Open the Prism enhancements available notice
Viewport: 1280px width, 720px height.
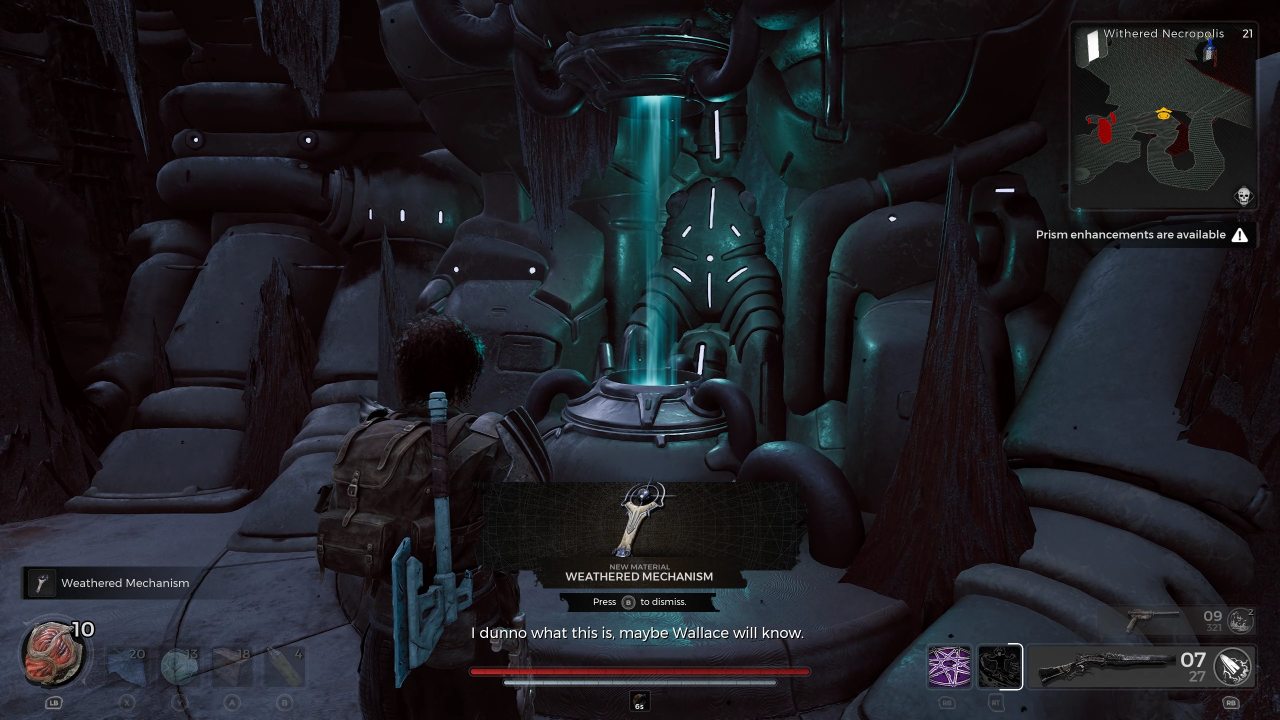1141,235
